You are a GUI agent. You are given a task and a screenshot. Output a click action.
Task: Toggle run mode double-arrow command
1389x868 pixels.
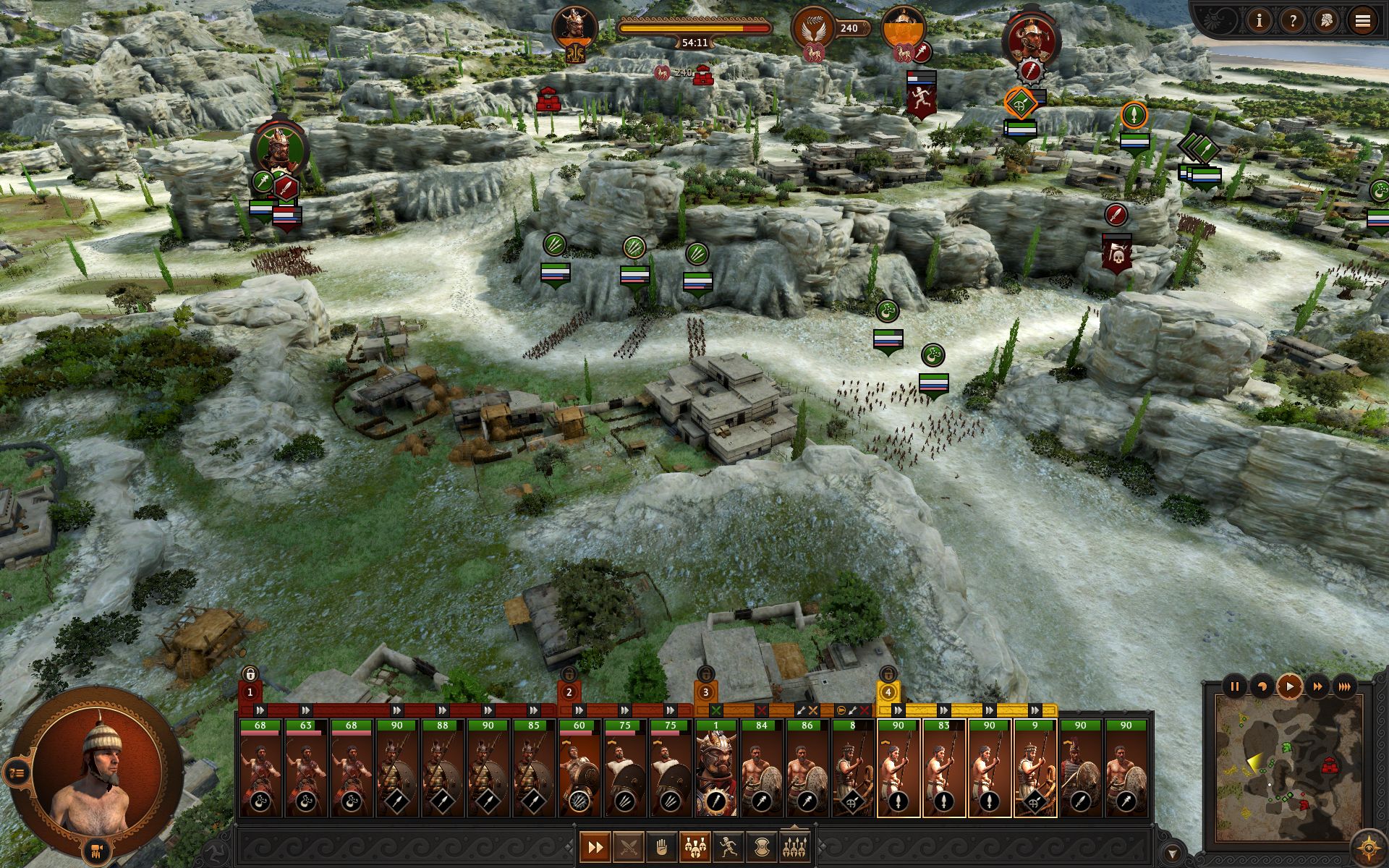(x=595, y=846)
